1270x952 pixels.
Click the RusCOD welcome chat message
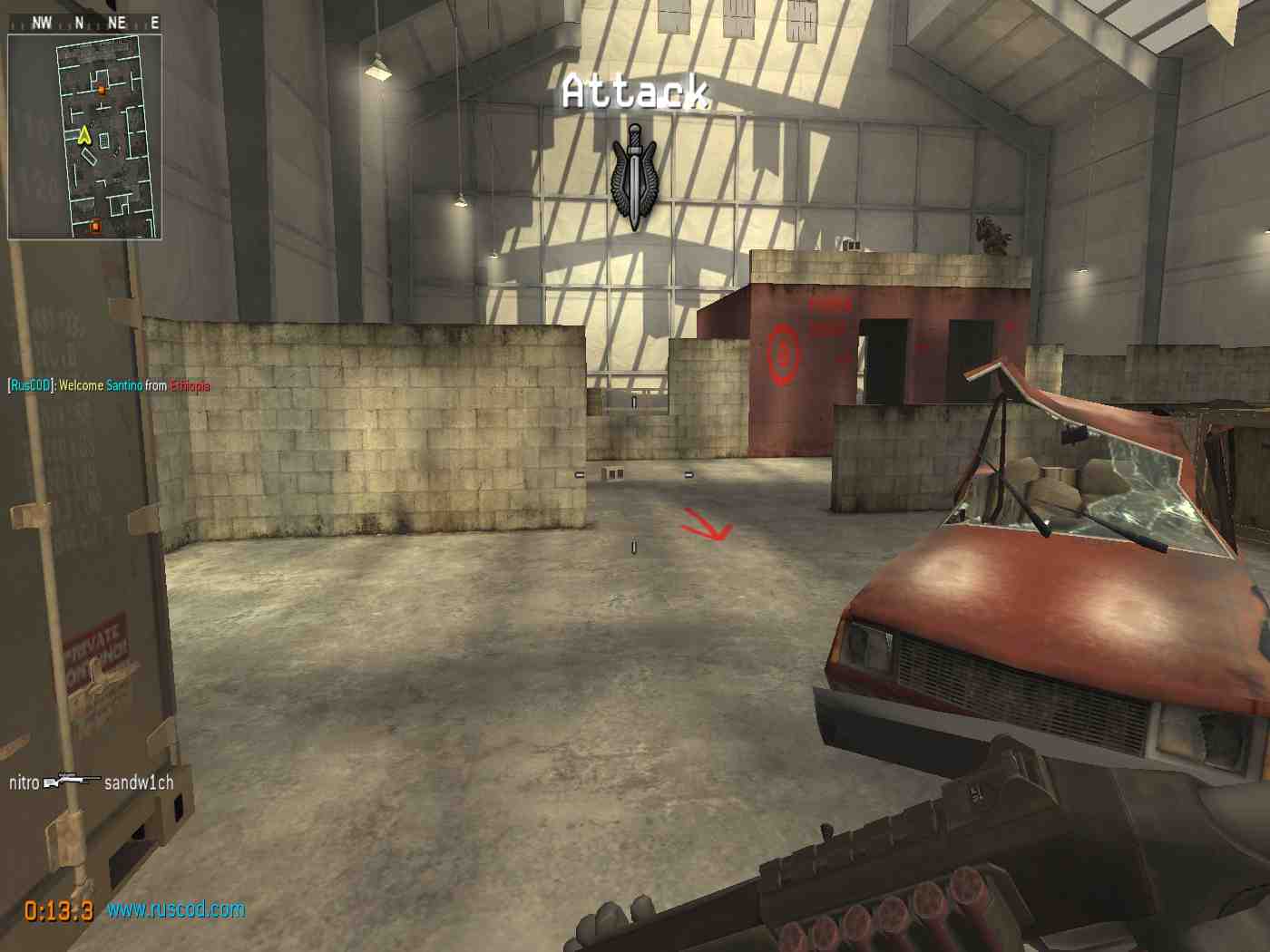109,385
